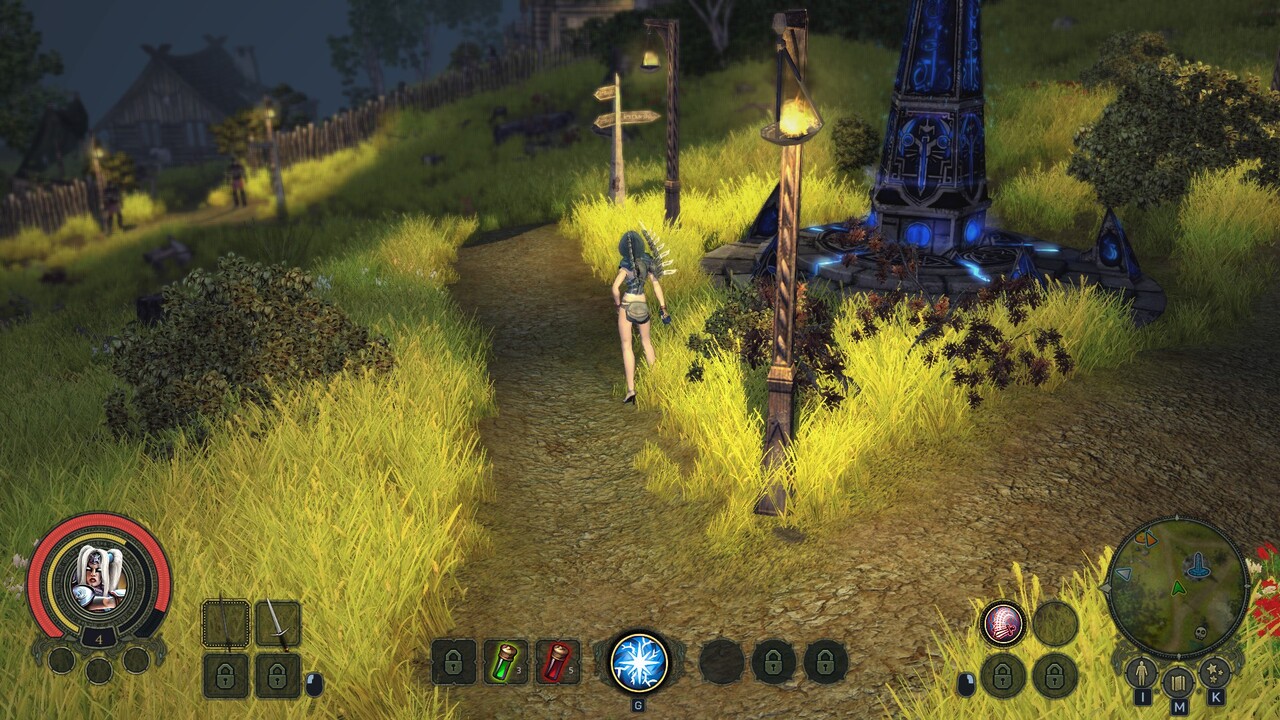Click the skull marker on the minimap
The width and height of the screenshot is (1280, 720).
(x=1200, y=634)
